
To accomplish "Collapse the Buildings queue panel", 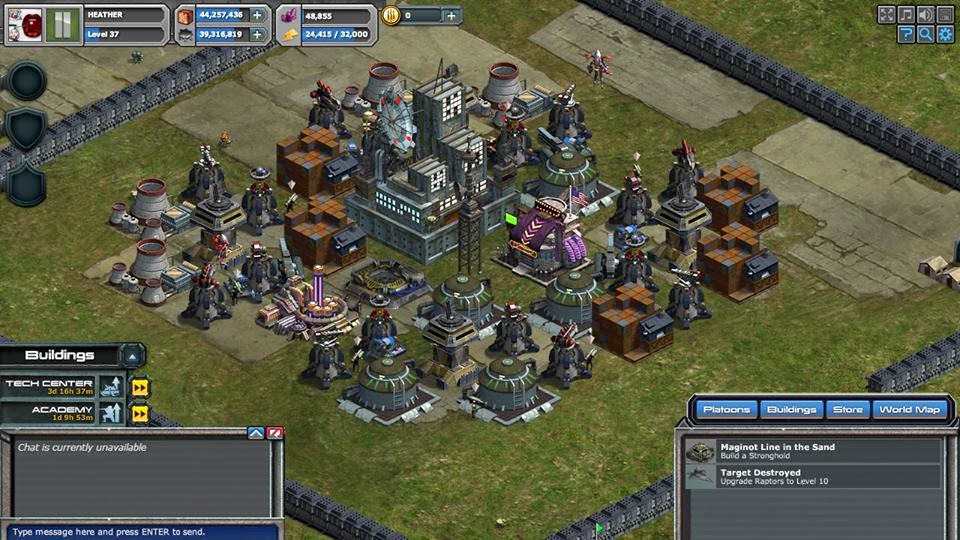I will tap(131, 355).
